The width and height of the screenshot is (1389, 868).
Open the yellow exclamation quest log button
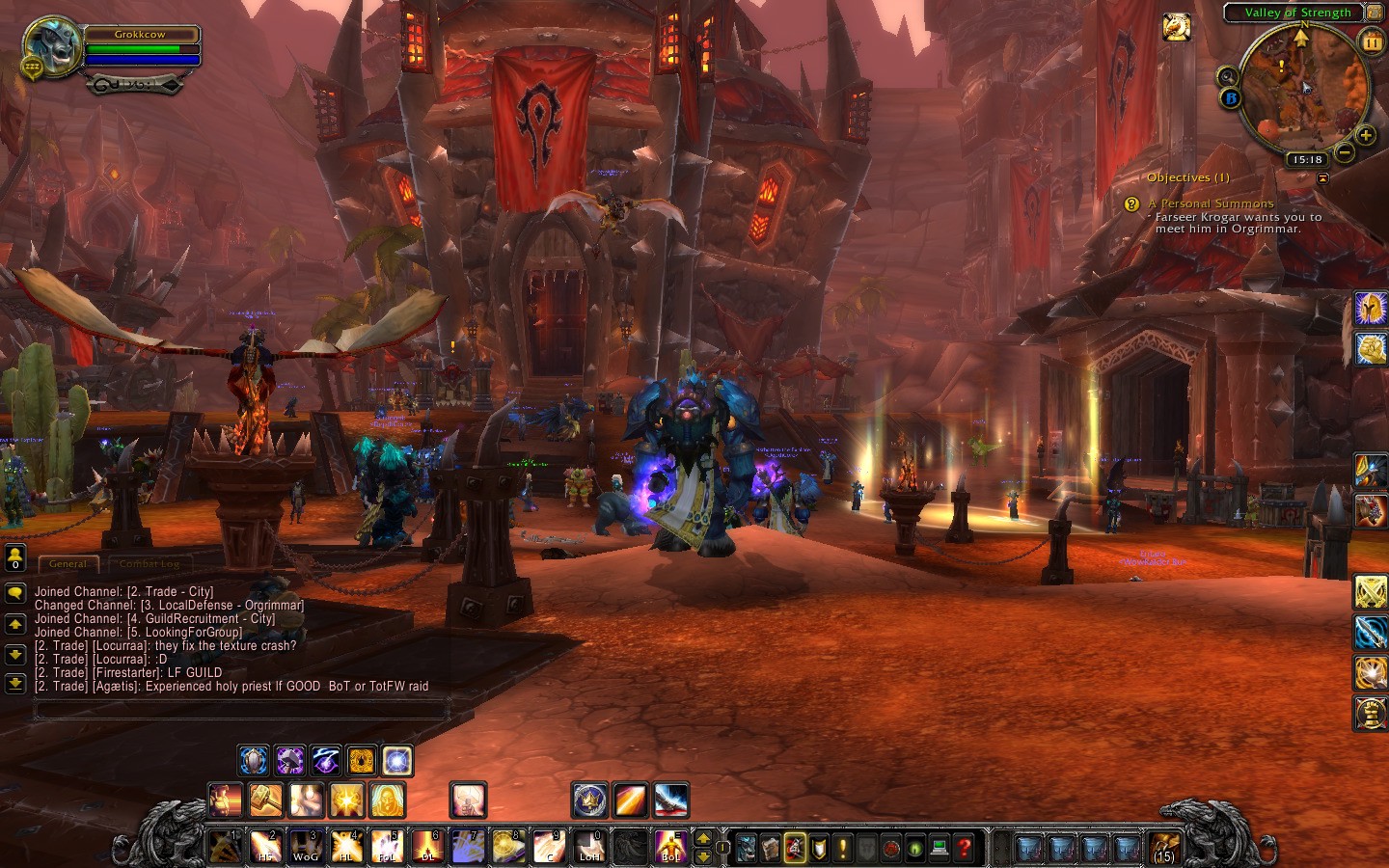(x=842, y=849)
